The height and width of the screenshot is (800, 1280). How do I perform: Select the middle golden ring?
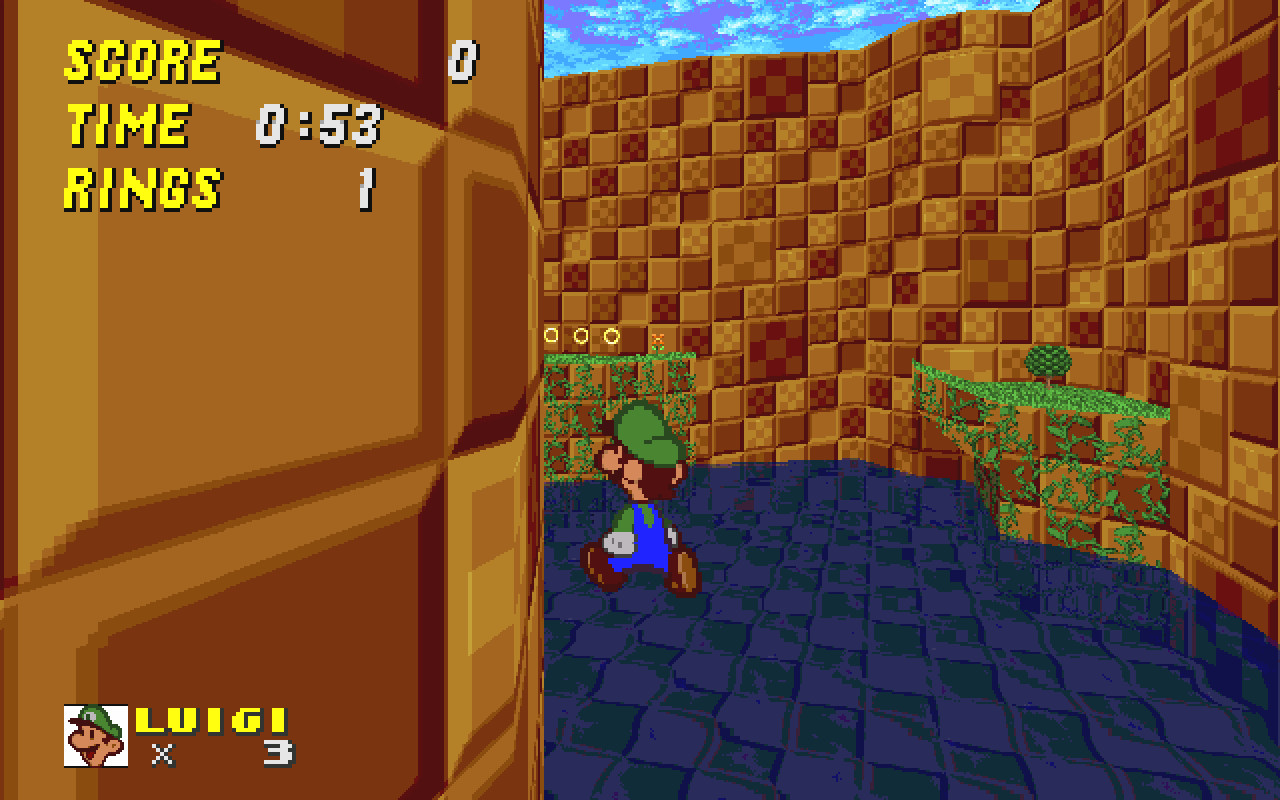tap(581, 335)
